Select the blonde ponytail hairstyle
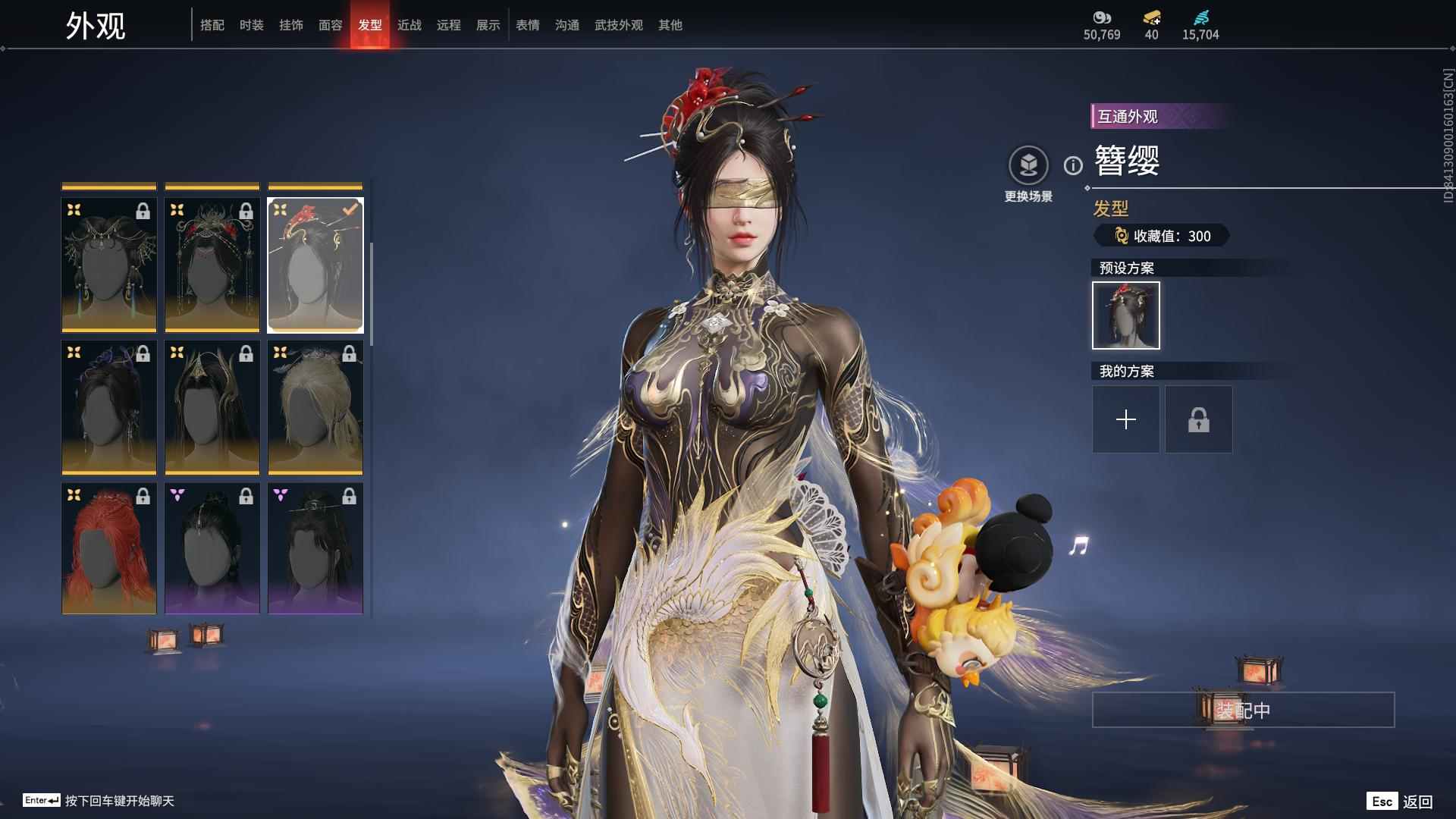Viewport: 1456px width, 819px height. (x=315, y=406)
